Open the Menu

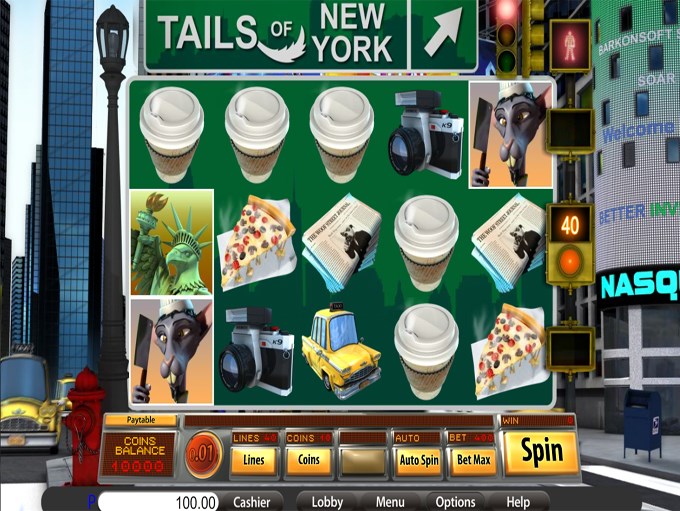click(x=390, y=502)
